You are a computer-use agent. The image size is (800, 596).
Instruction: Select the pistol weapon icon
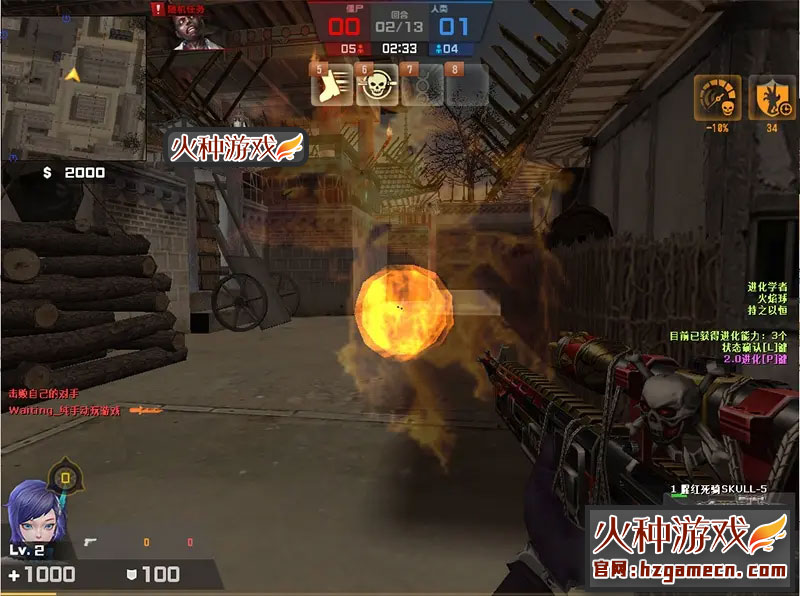pos(91,542)
